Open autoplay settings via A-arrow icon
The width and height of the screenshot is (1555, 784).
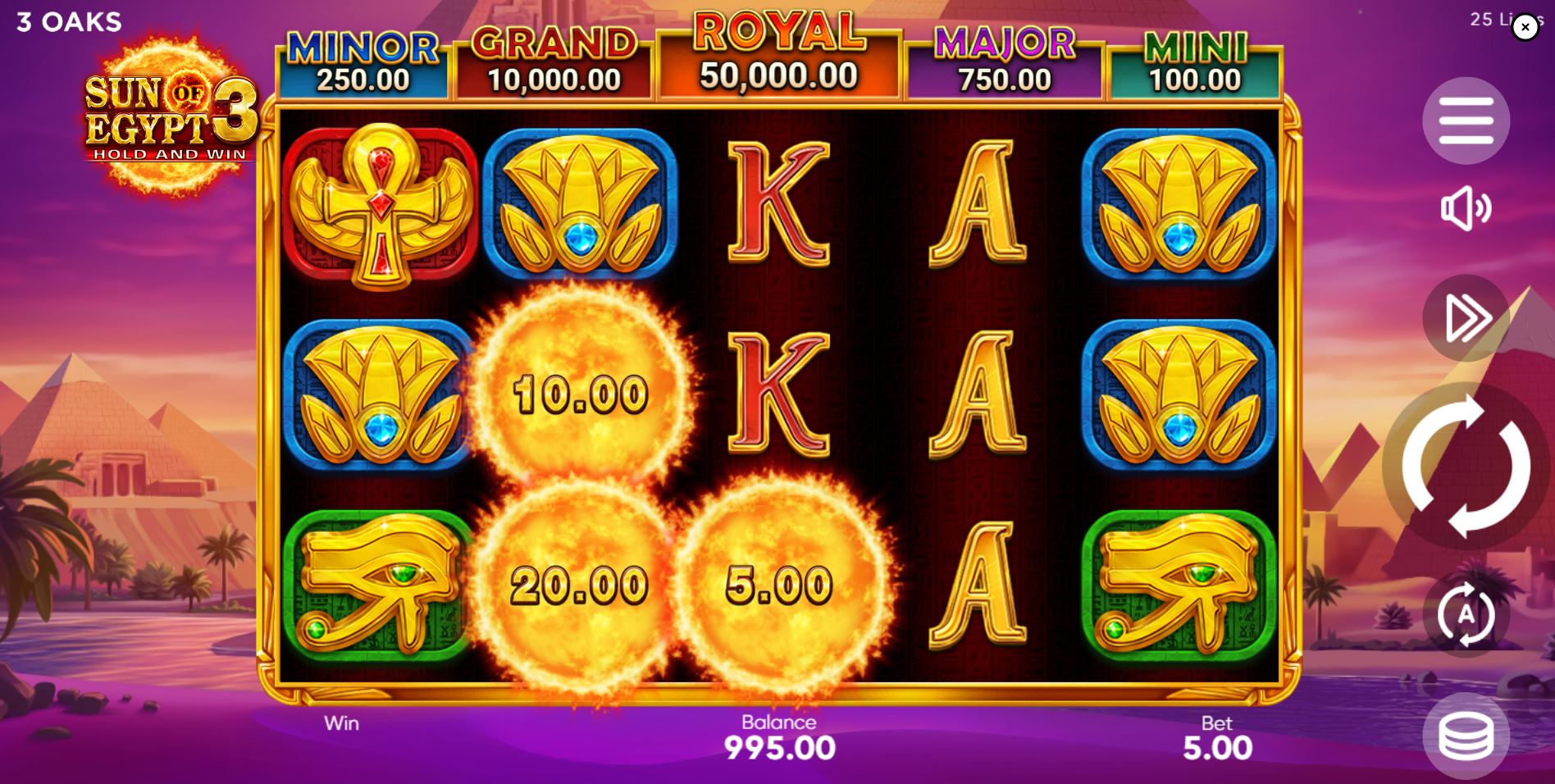(x=1466, y=613)
